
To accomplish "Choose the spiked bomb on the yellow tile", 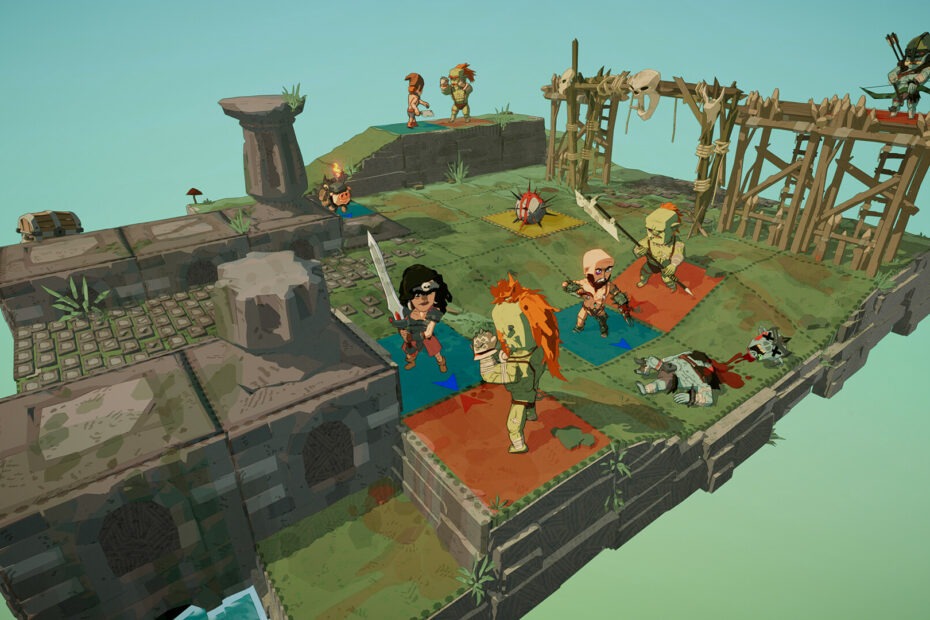I will point(531,208).
